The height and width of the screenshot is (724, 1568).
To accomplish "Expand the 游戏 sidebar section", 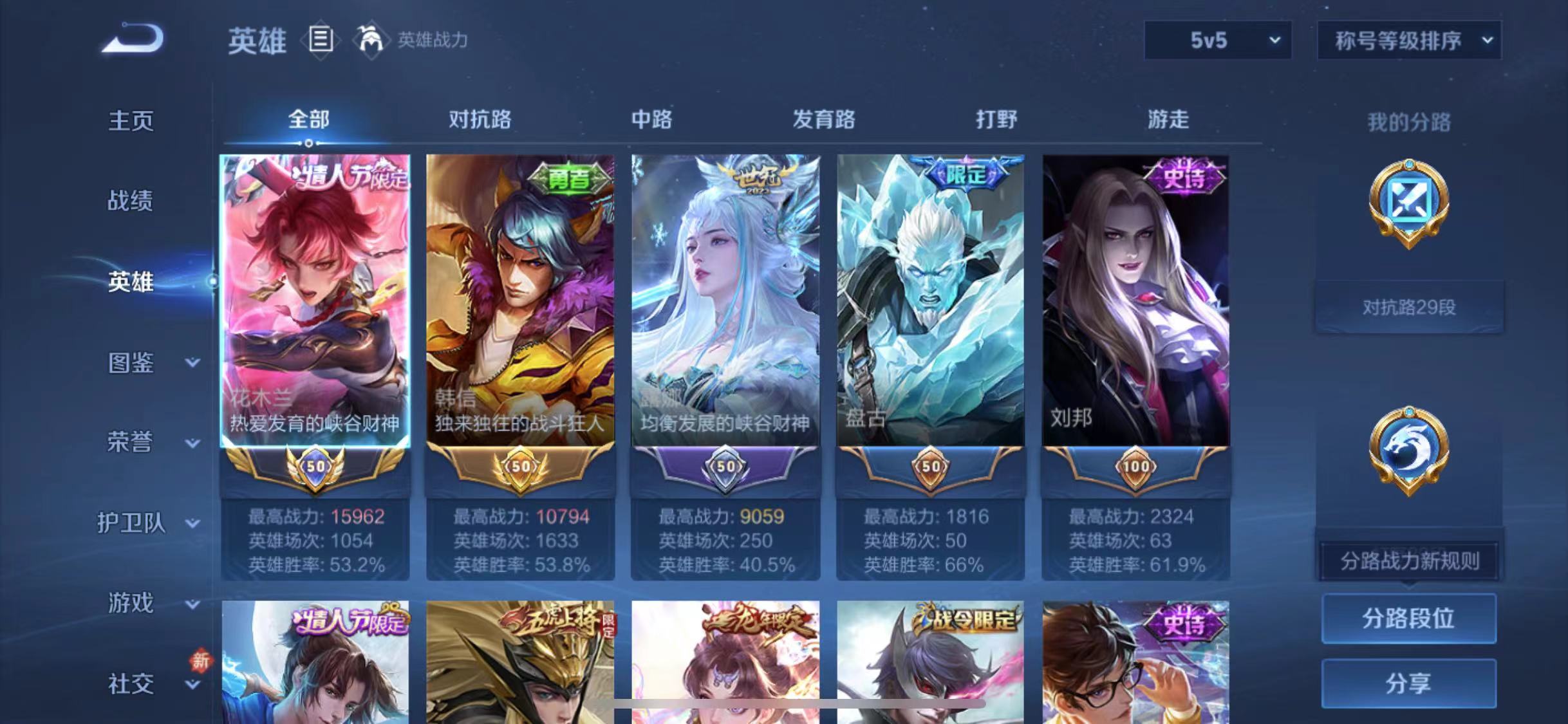I will pyautogui.click(x=130, y=604).
